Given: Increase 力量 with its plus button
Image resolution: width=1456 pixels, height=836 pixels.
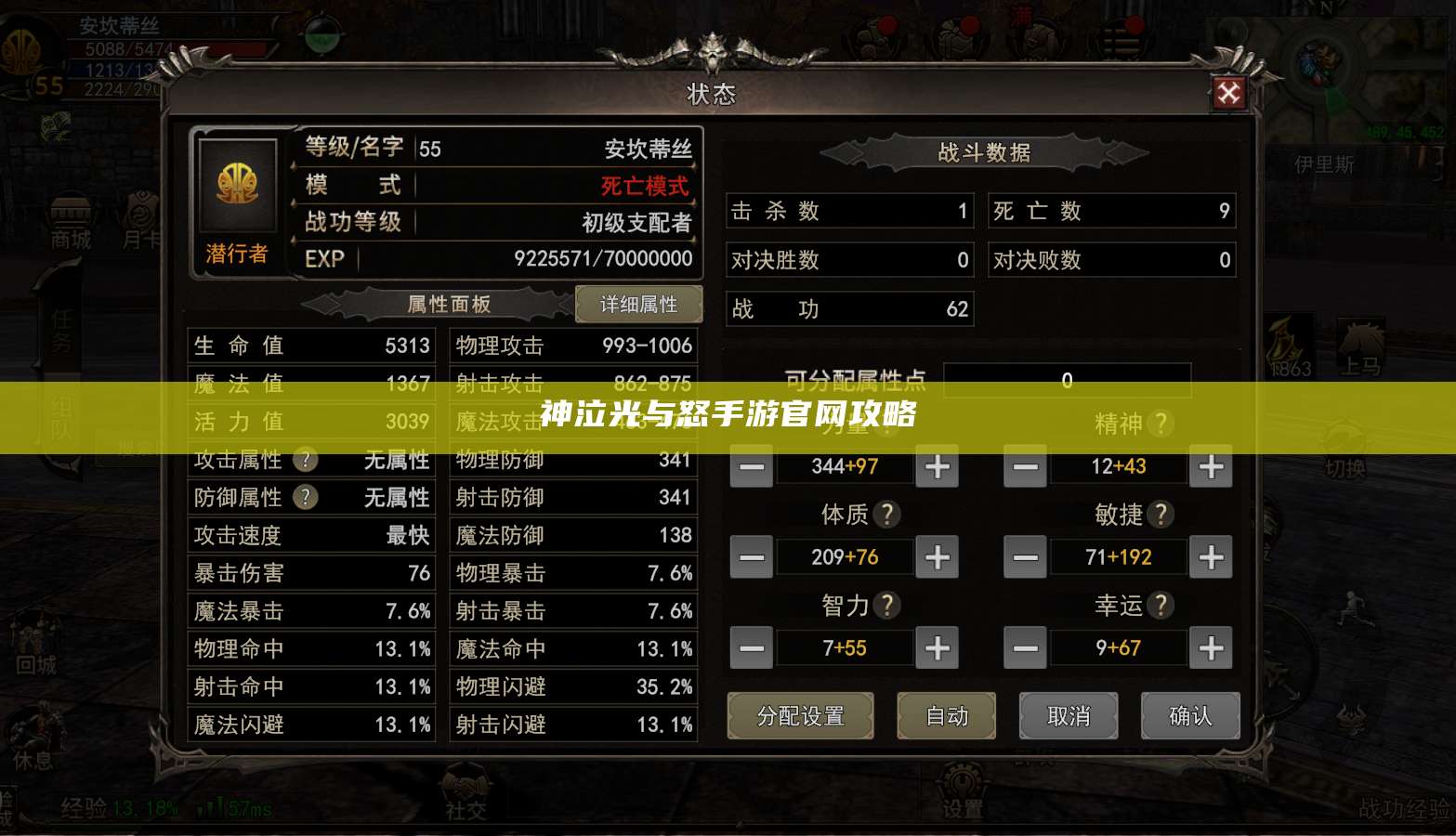Looking at the screenshot, I should point(937,467).
